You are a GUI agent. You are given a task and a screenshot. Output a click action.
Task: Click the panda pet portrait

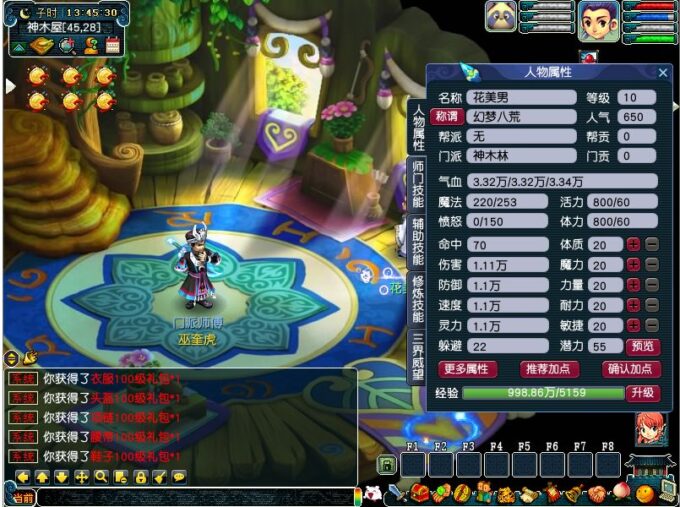501,17
